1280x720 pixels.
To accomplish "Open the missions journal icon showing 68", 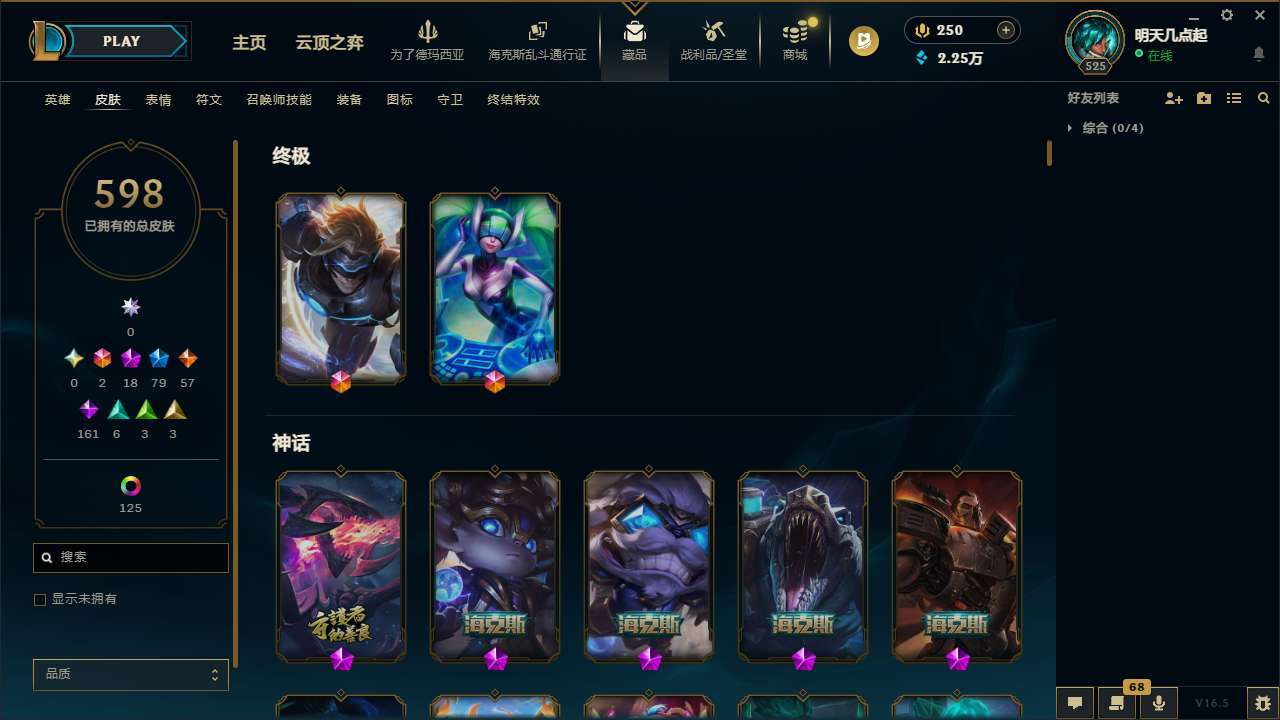I will (1116, 703).
